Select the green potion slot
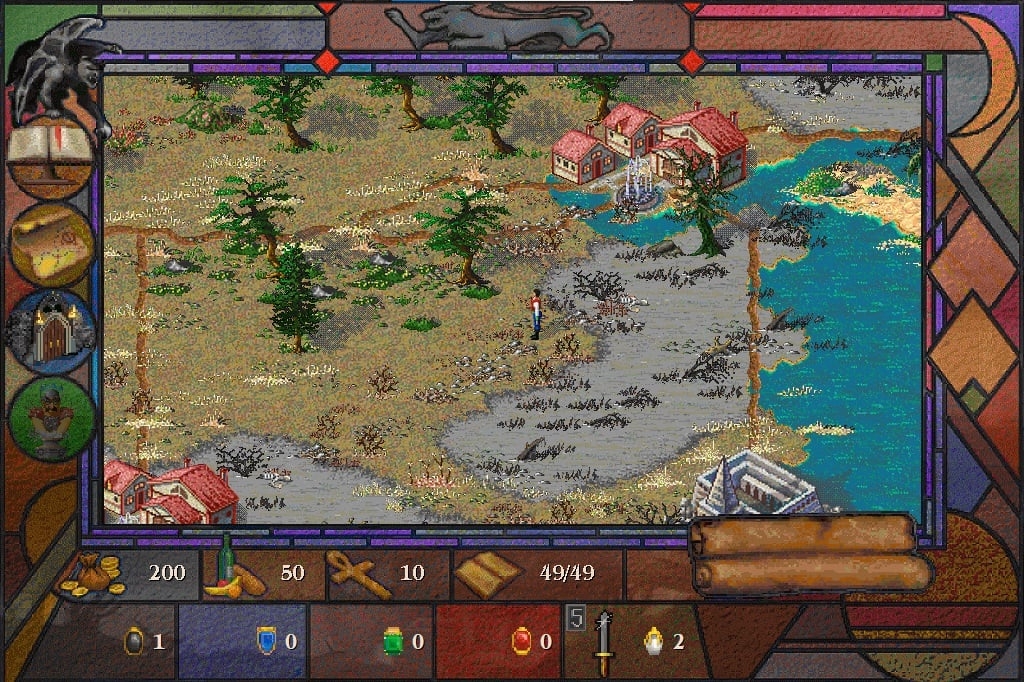This screenshot has width=1024, height=682. coord(393,640)
